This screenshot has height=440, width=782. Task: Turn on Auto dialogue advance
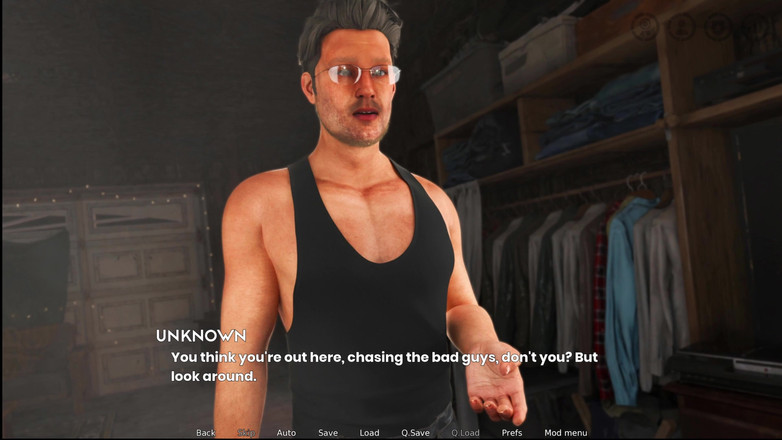[286, 433]
